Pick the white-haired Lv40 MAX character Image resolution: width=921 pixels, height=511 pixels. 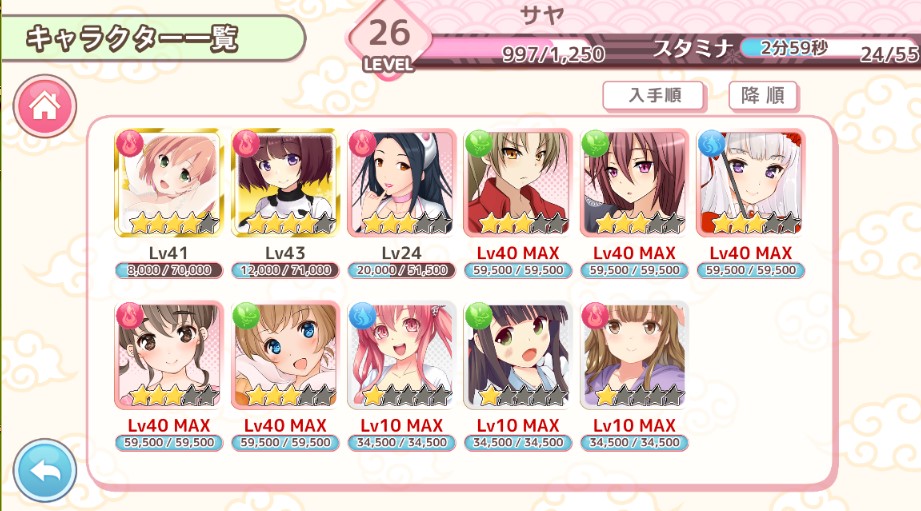[x=750, y=183]
